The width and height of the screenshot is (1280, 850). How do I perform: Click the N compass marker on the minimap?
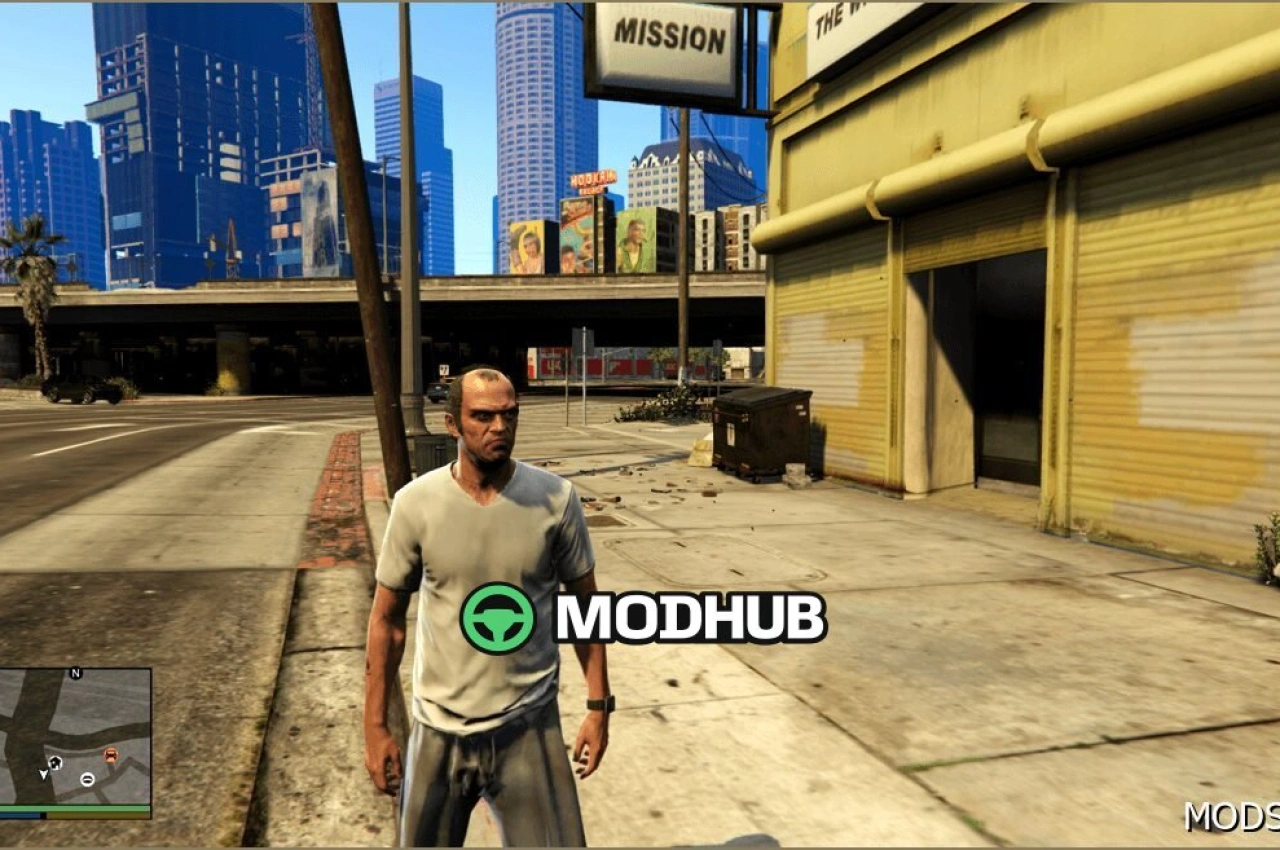tap(75, 673)
